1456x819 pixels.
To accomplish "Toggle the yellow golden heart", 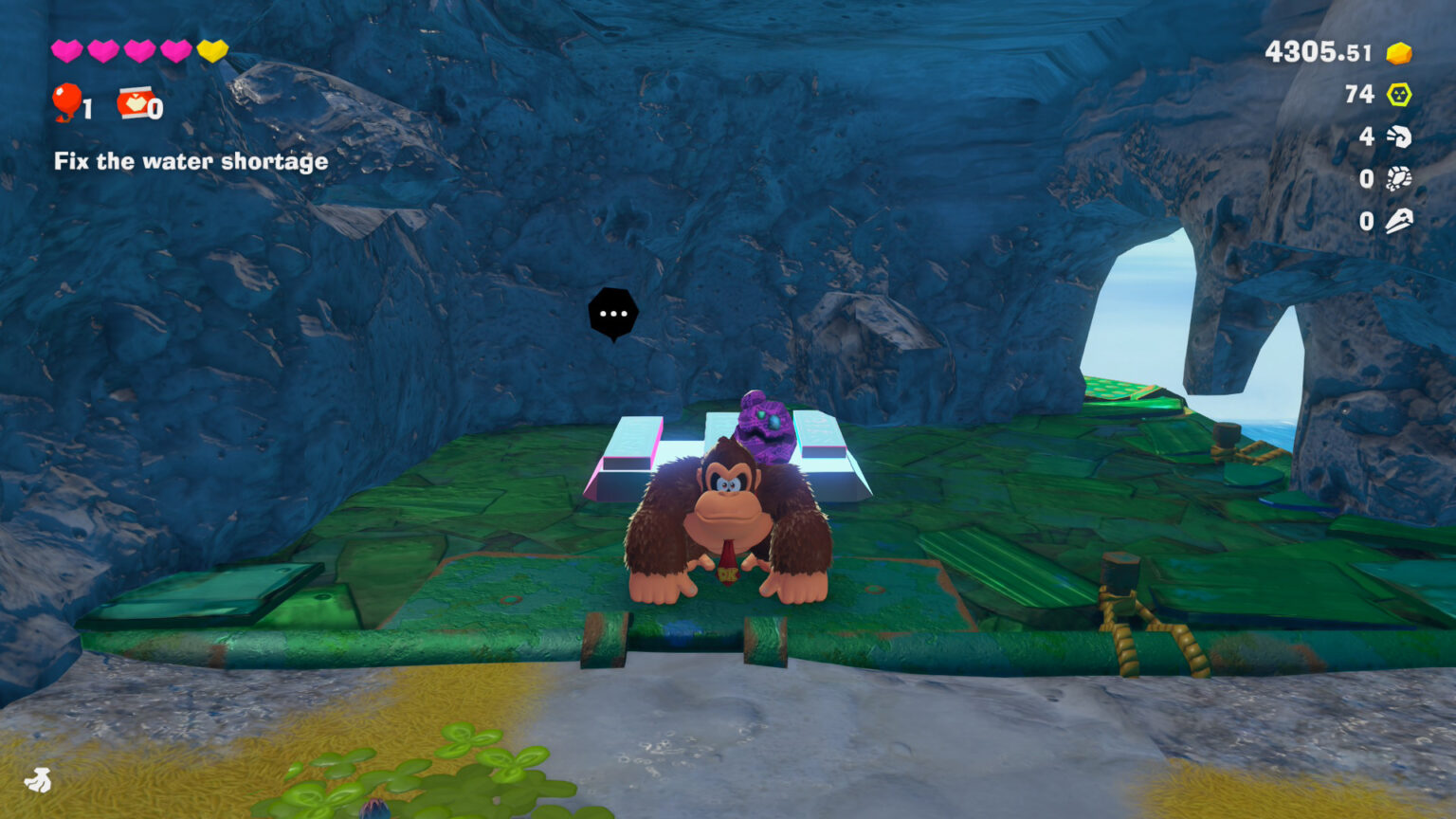I will pos(212,52).
